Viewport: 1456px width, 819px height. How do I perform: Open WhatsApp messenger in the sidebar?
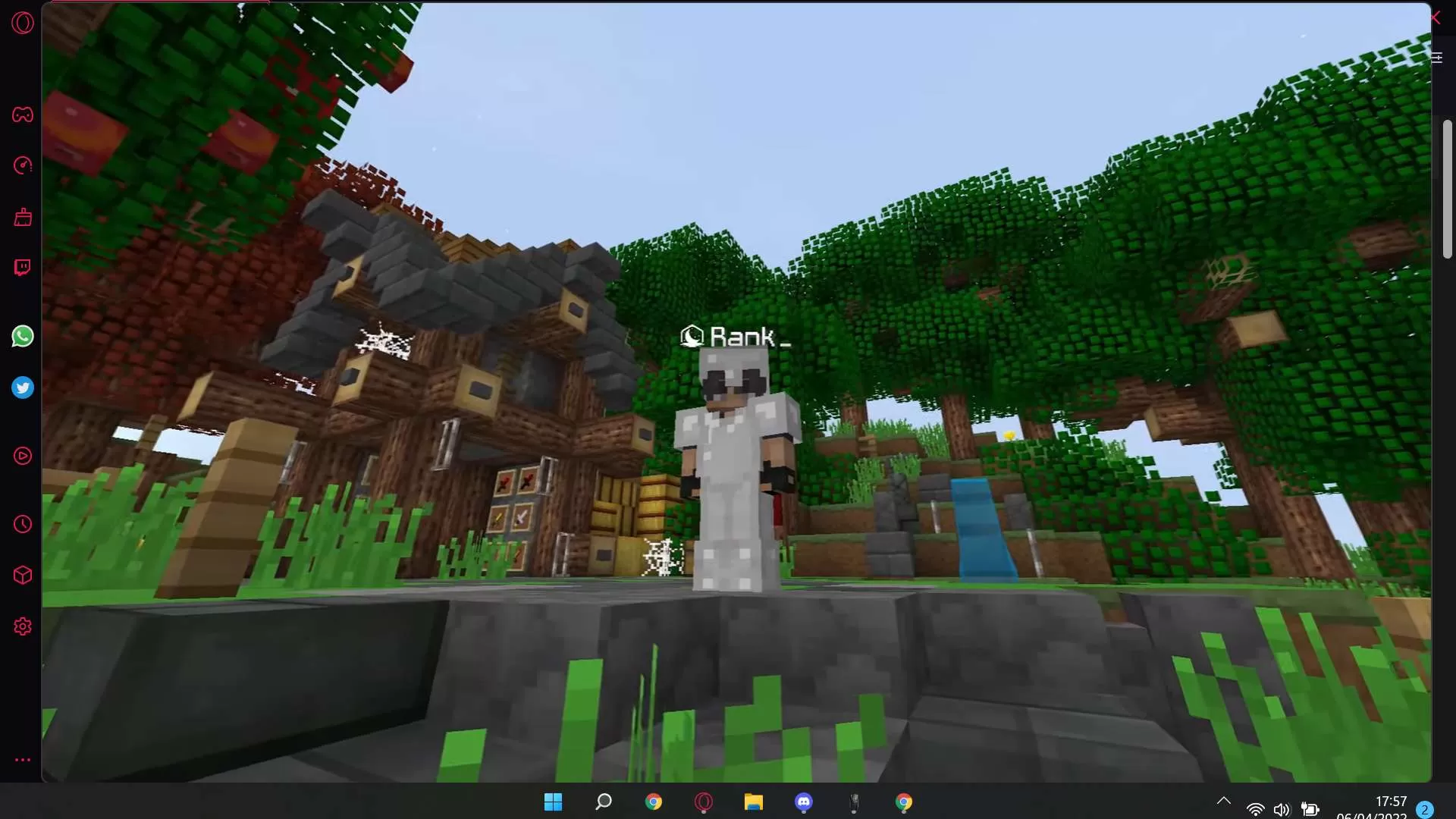pyautogui.click(x=23, y=336)
